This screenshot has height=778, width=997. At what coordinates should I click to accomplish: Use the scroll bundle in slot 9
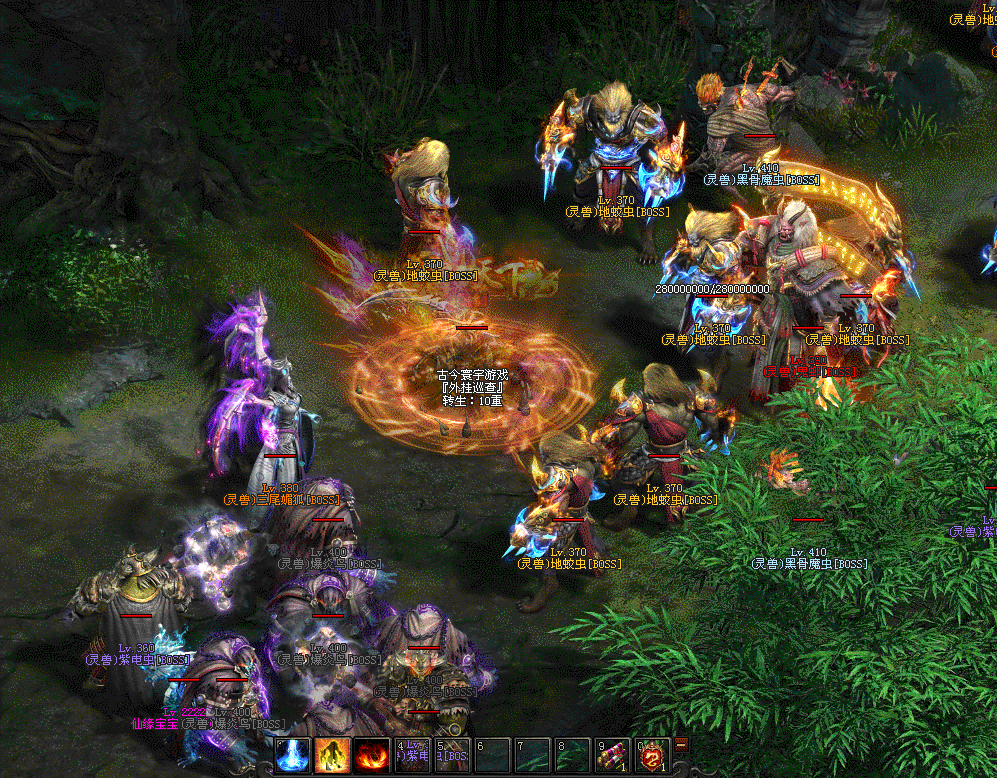(x=613, y=755)
